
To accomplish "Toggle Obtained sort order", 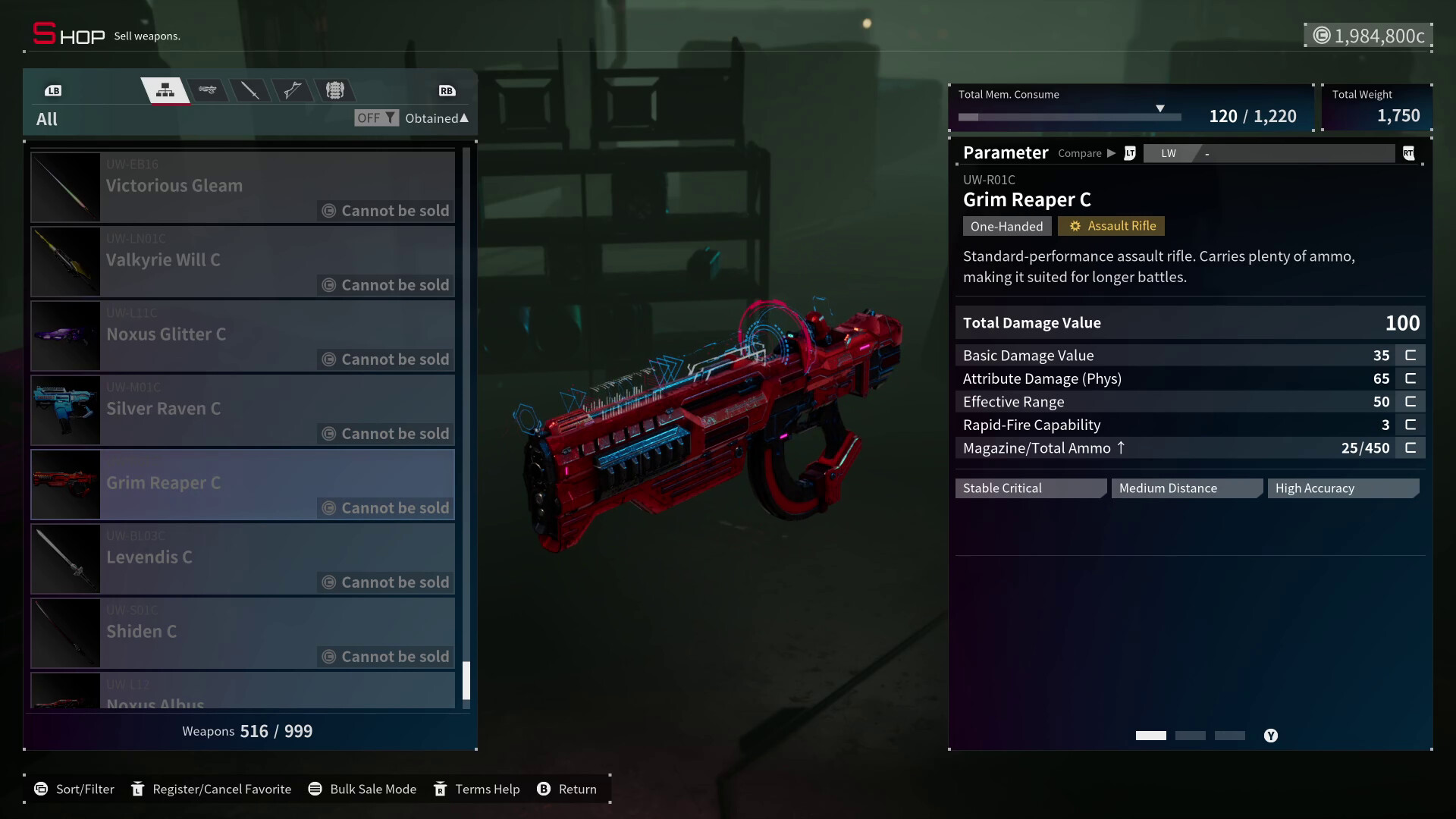I will (436, 118).
